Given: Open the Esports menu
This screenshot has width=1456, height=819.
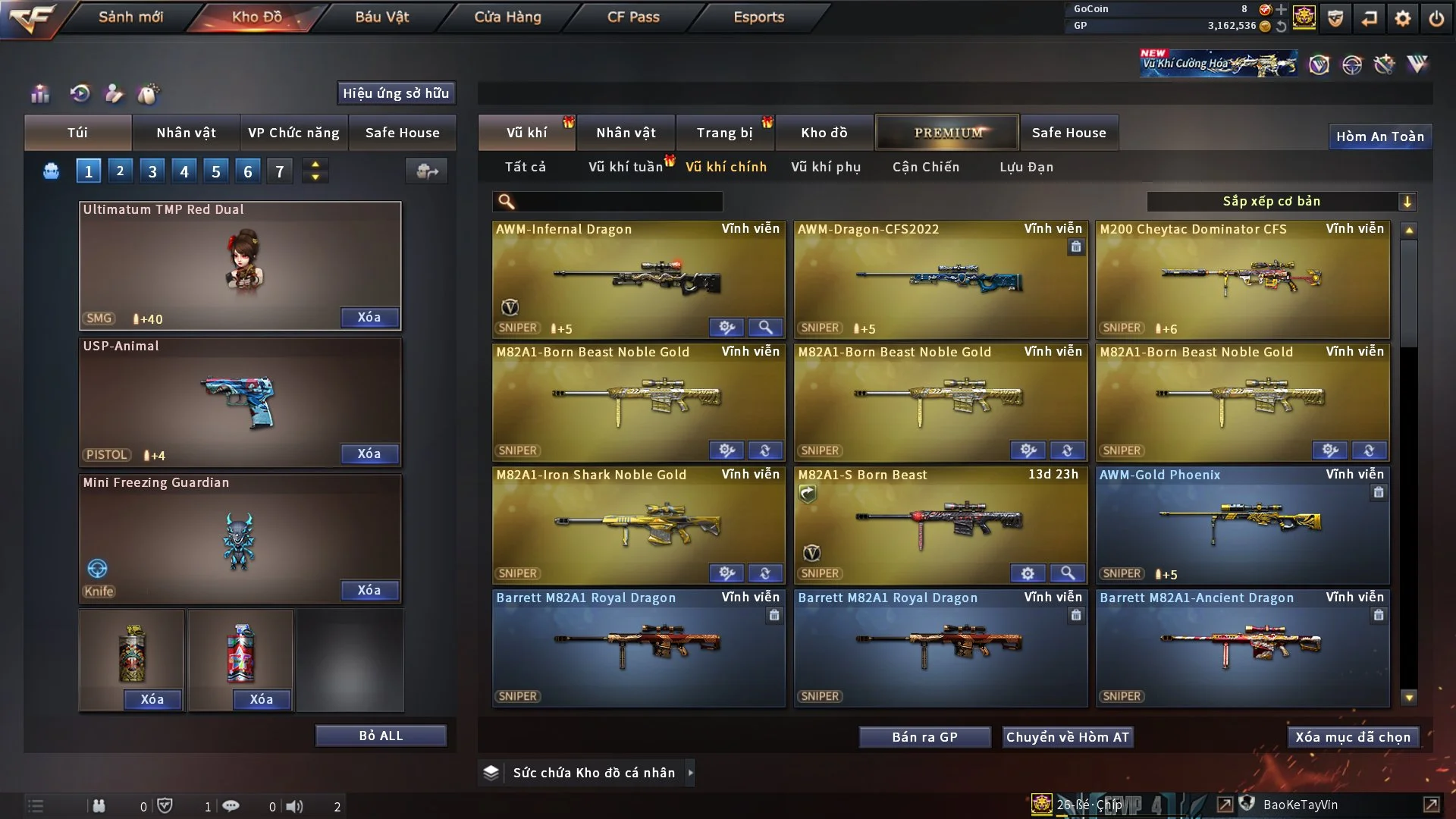Looking at the screenshot, I should pyautogui.click(x=758, y=17).
